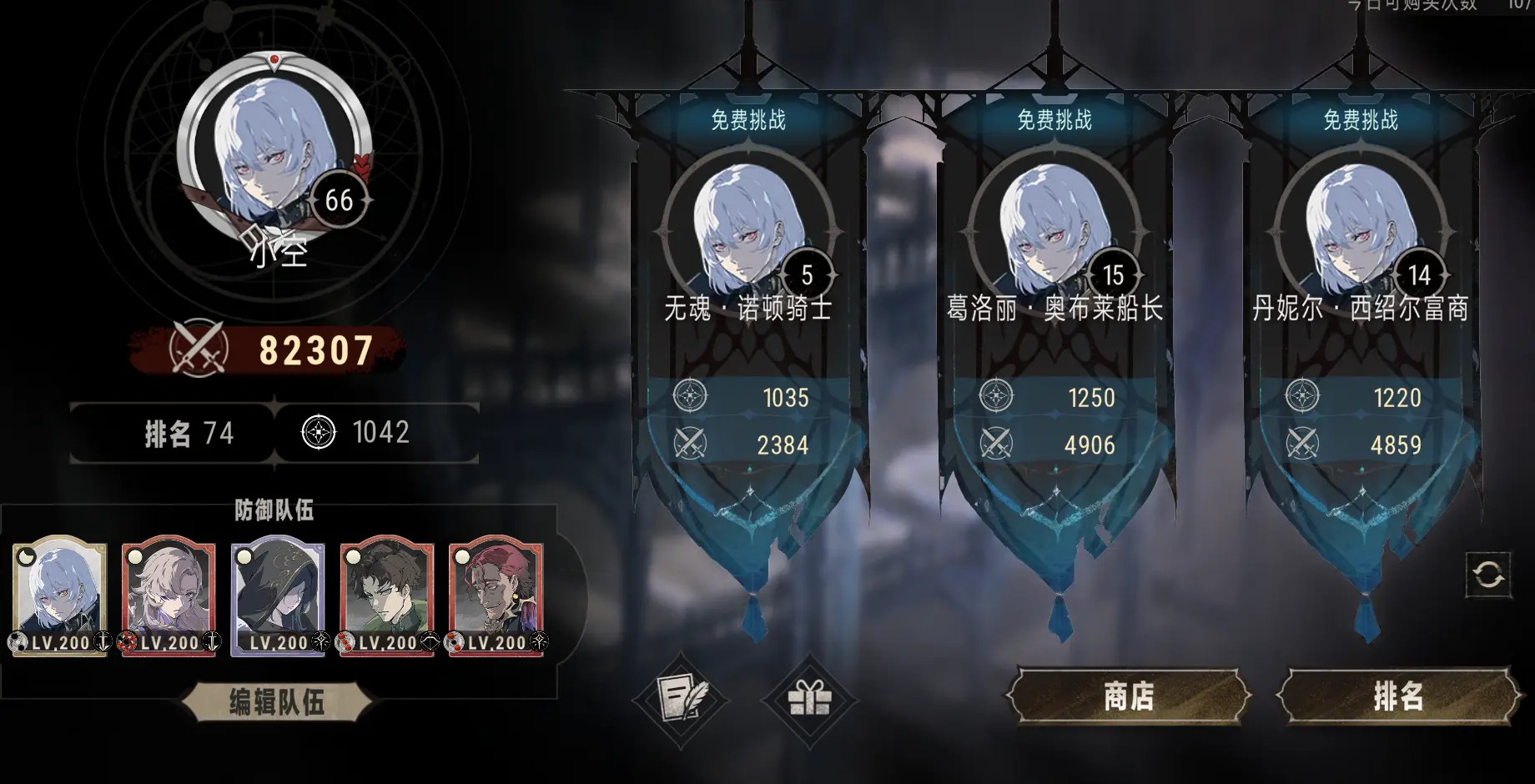This screenshot has width=1535, height=784.
Task: Refresh the opponent list
Action: (1488, 574)
